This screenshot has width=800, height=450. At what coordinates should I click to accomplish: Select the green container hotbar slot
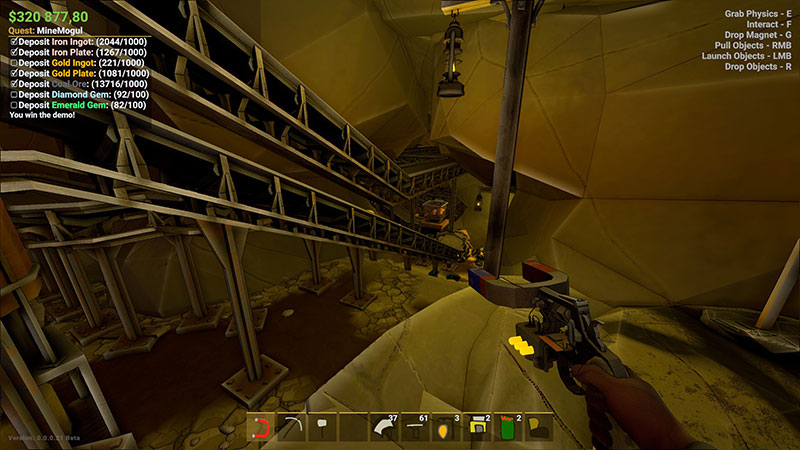point(508,428)
